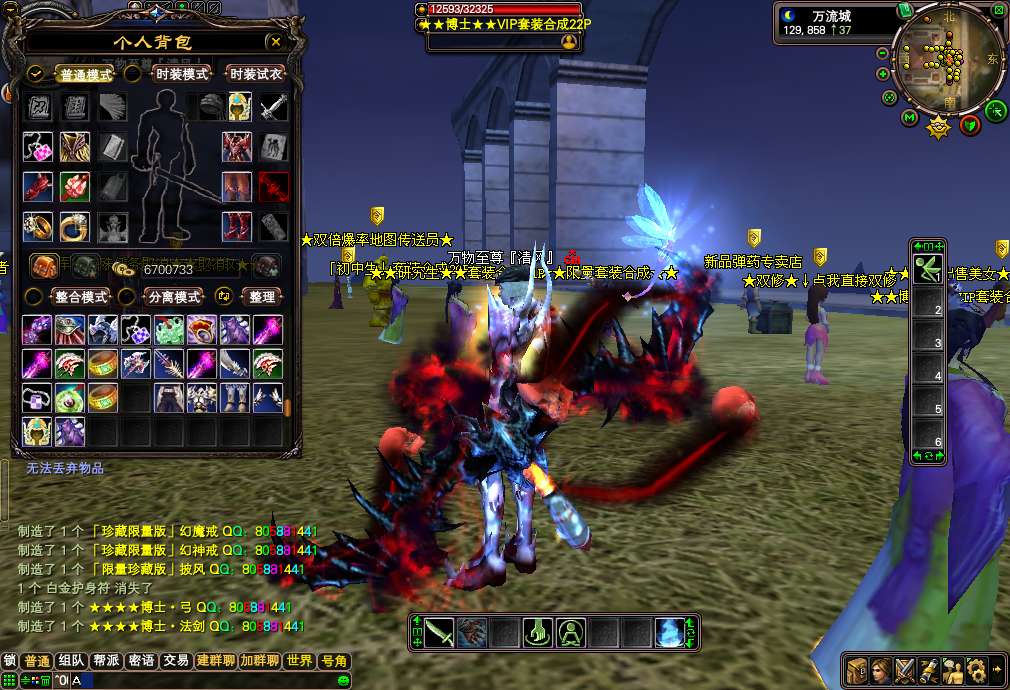Screen dimensions: 1010x690
Task: Click the sun face icon below minimap
Action: pyautogui.click(x=938, y=127)
